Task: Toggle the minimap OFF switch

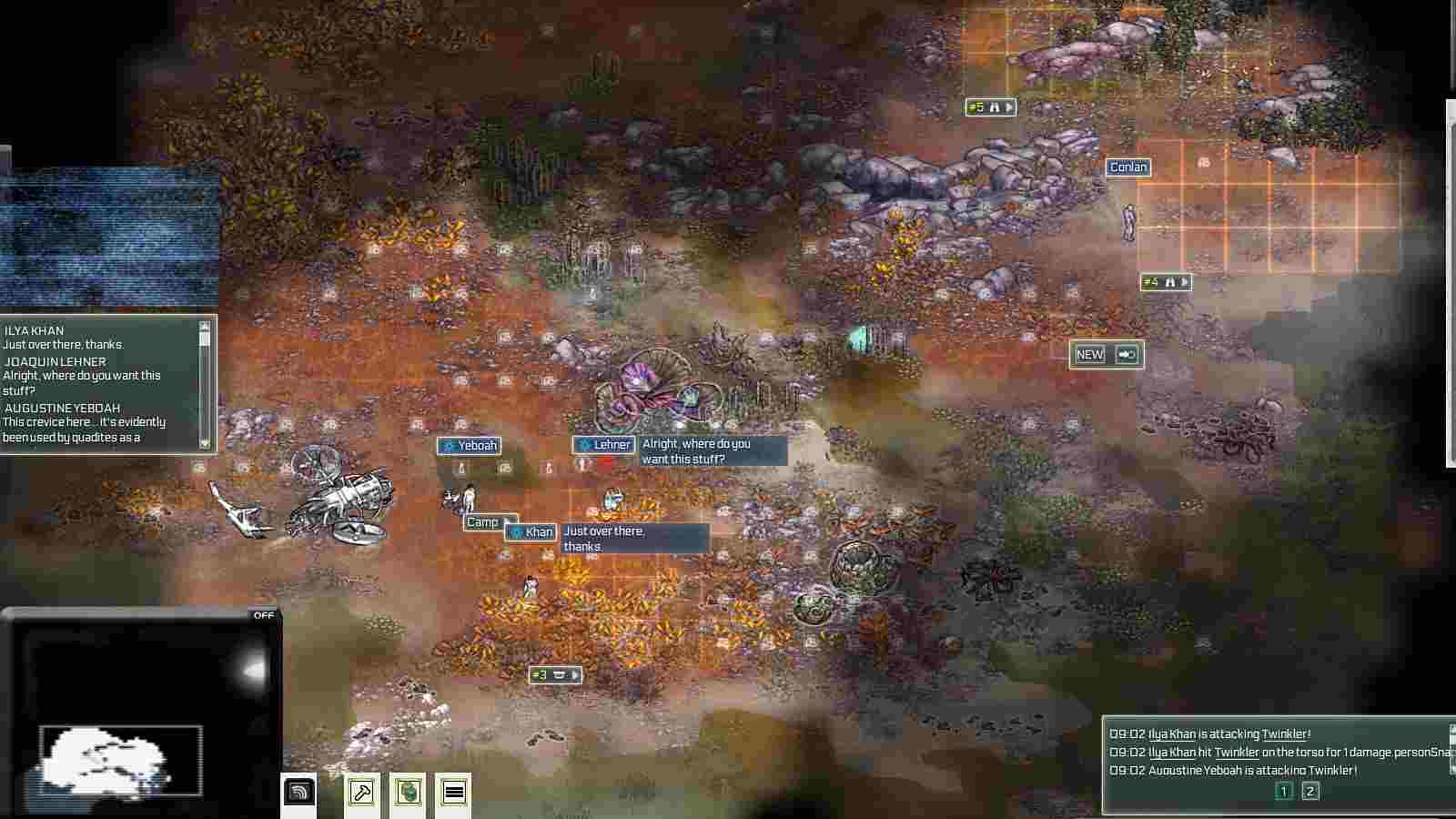Action: (263, 615)
